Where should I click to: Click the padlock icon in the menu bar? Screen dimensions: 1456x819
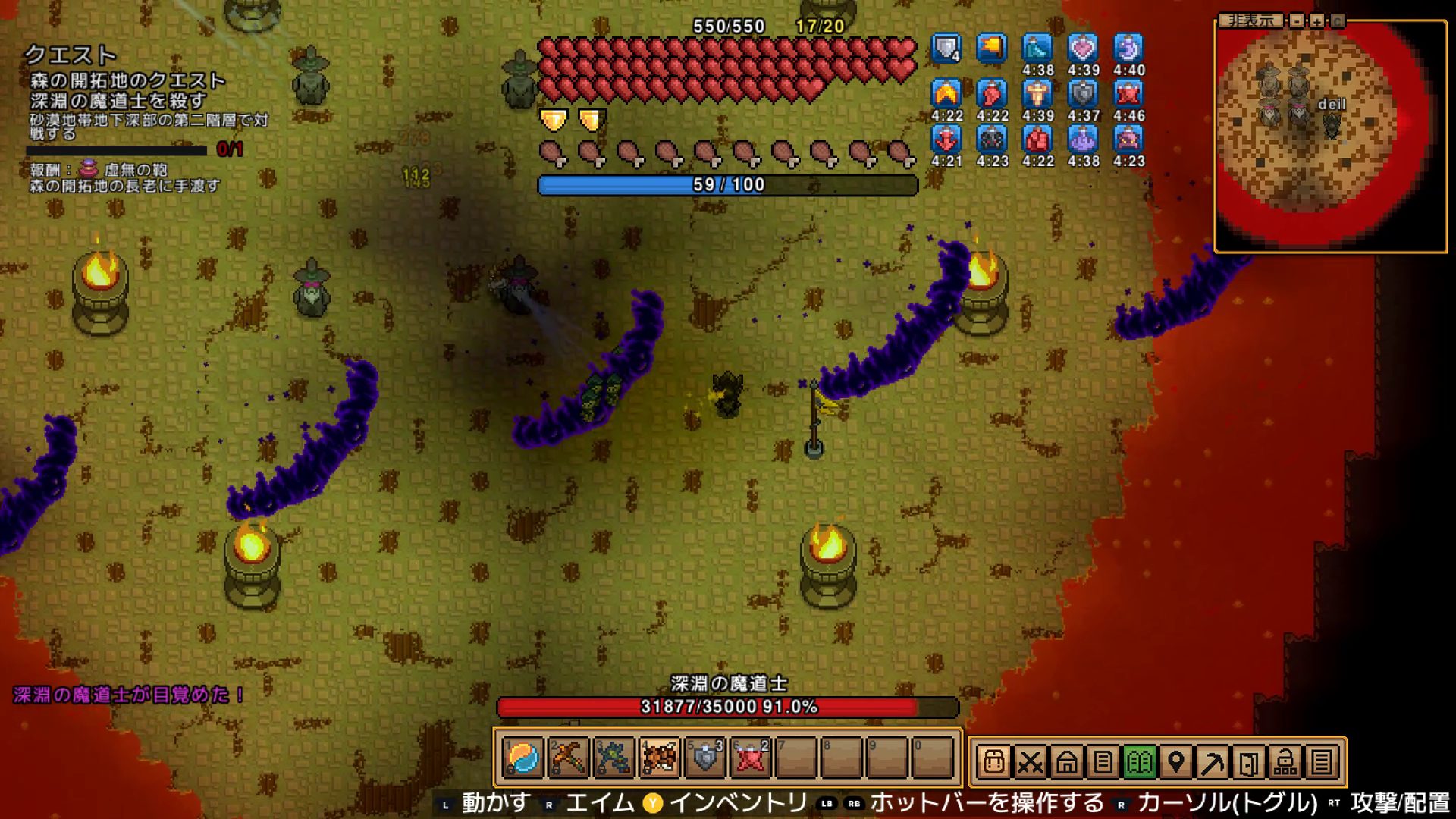coord(1285,762)
